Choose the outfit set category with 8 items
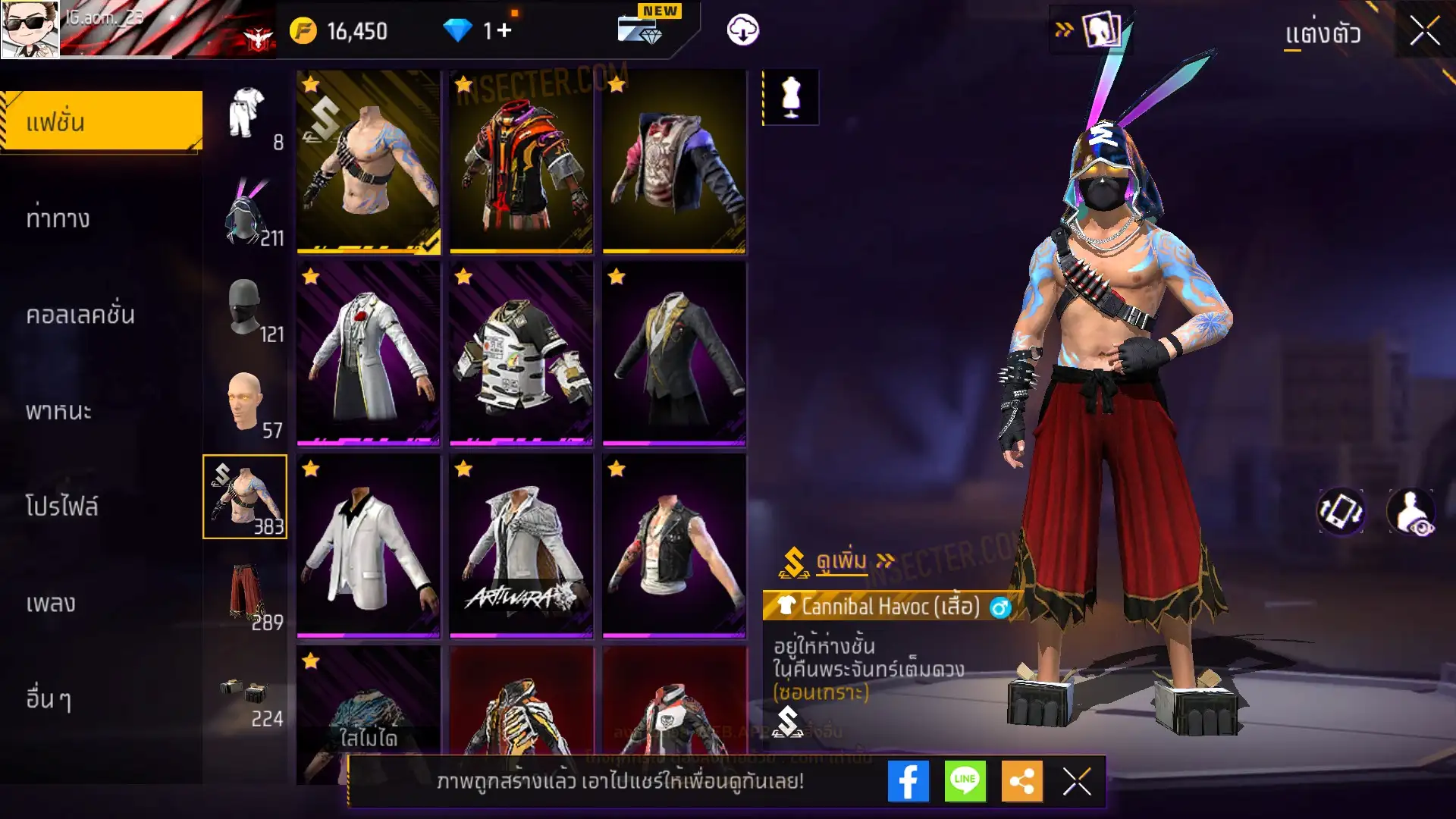1456x819 pixels. click(x=247, y=115)
